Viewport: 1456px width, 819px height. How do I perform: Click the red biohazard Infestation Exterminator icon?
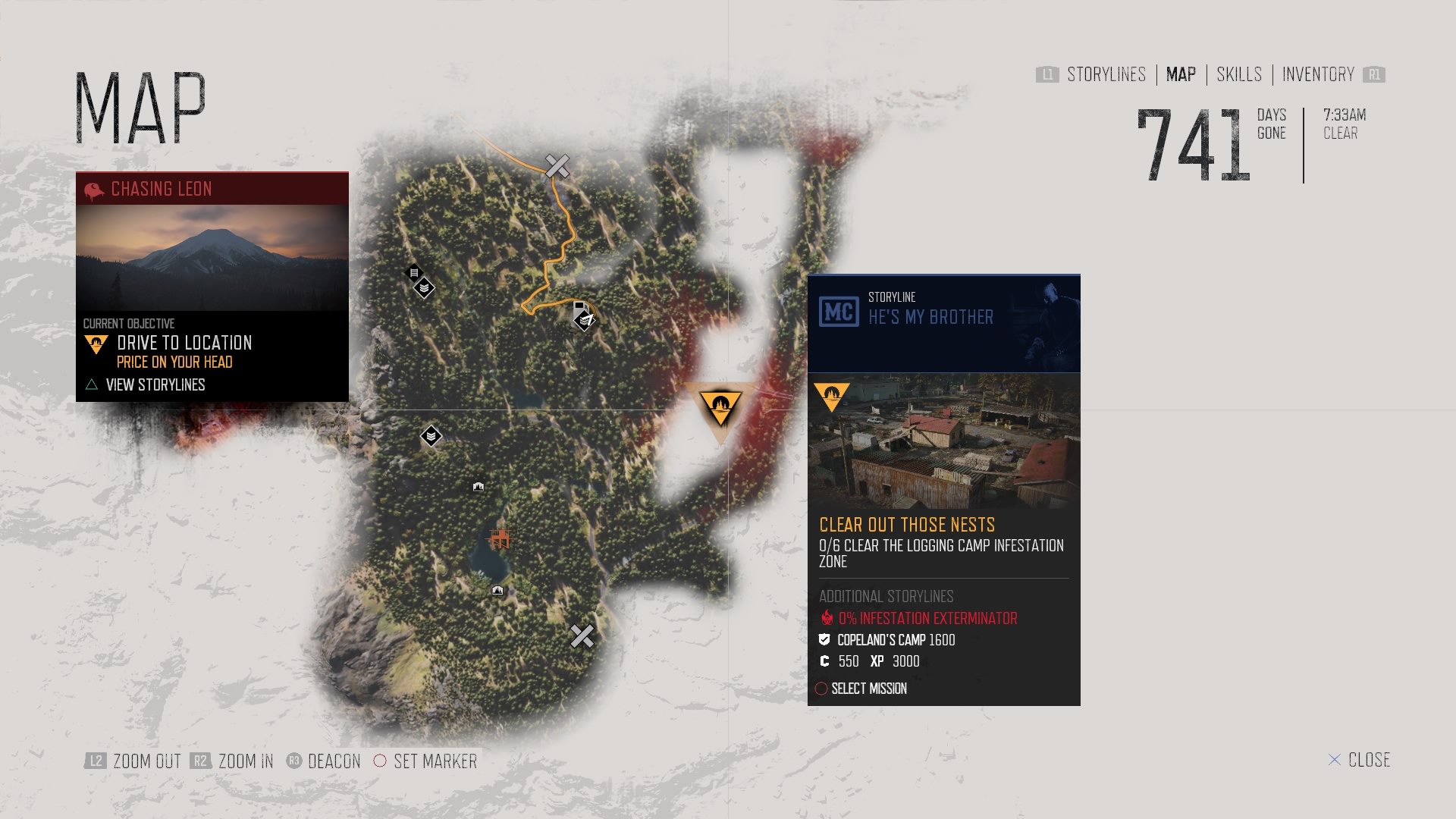[826, 618]
